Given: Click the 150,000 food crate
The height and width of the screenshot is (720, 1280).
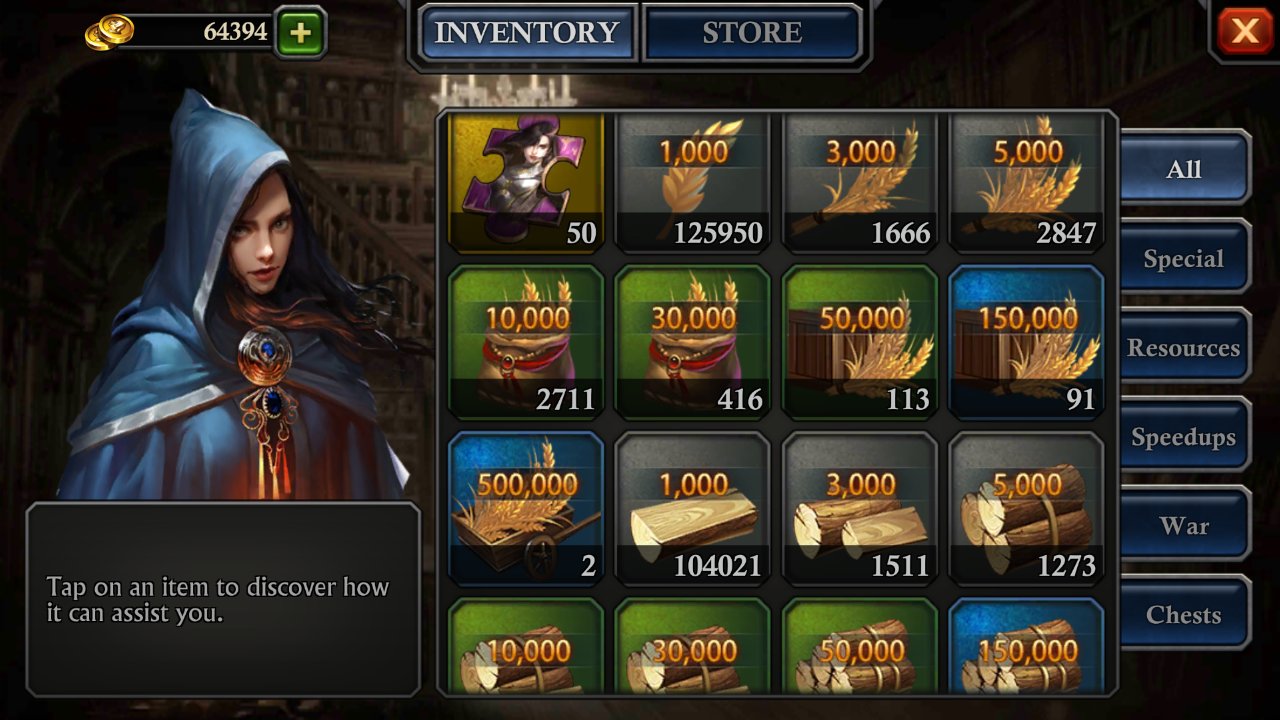Looking at the screenshot, I should click(x=1027, y=342).
